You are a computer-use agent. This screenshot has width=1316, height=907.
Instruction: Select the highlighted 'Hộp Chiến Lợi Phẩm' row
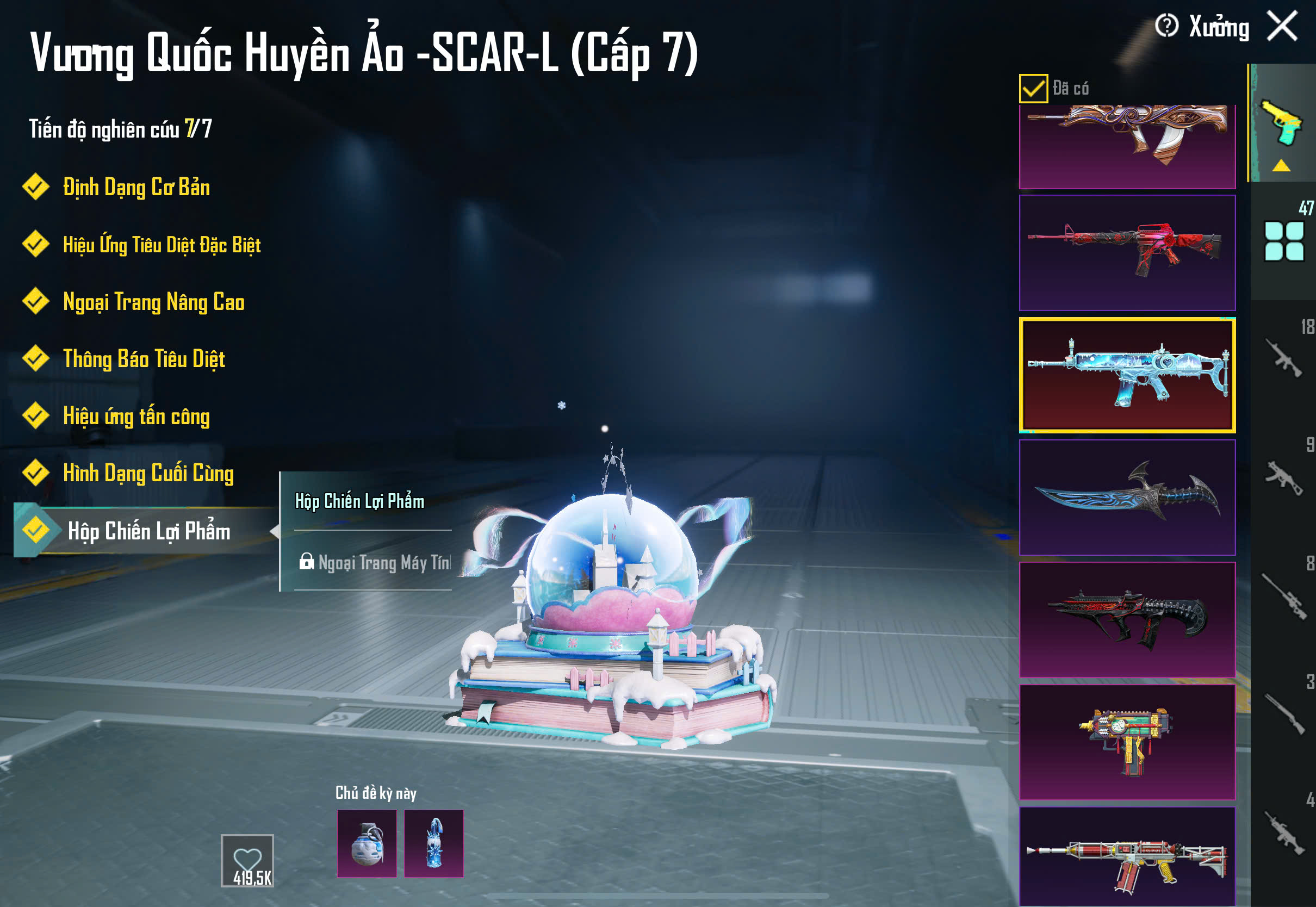(x=148, y=531)
